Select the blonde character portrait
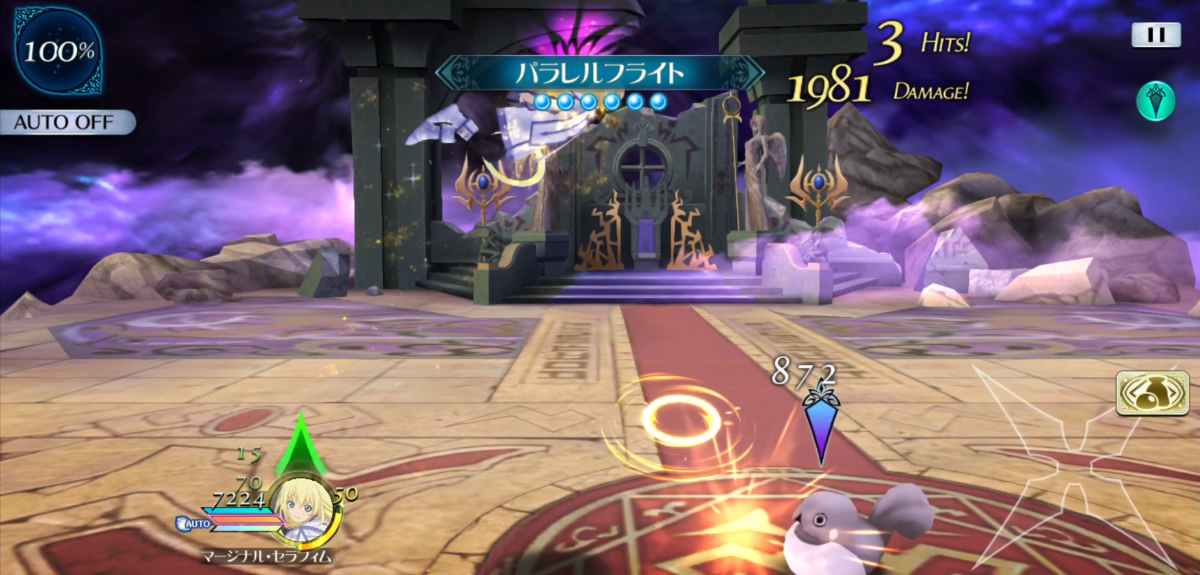 tap(301, 498)
